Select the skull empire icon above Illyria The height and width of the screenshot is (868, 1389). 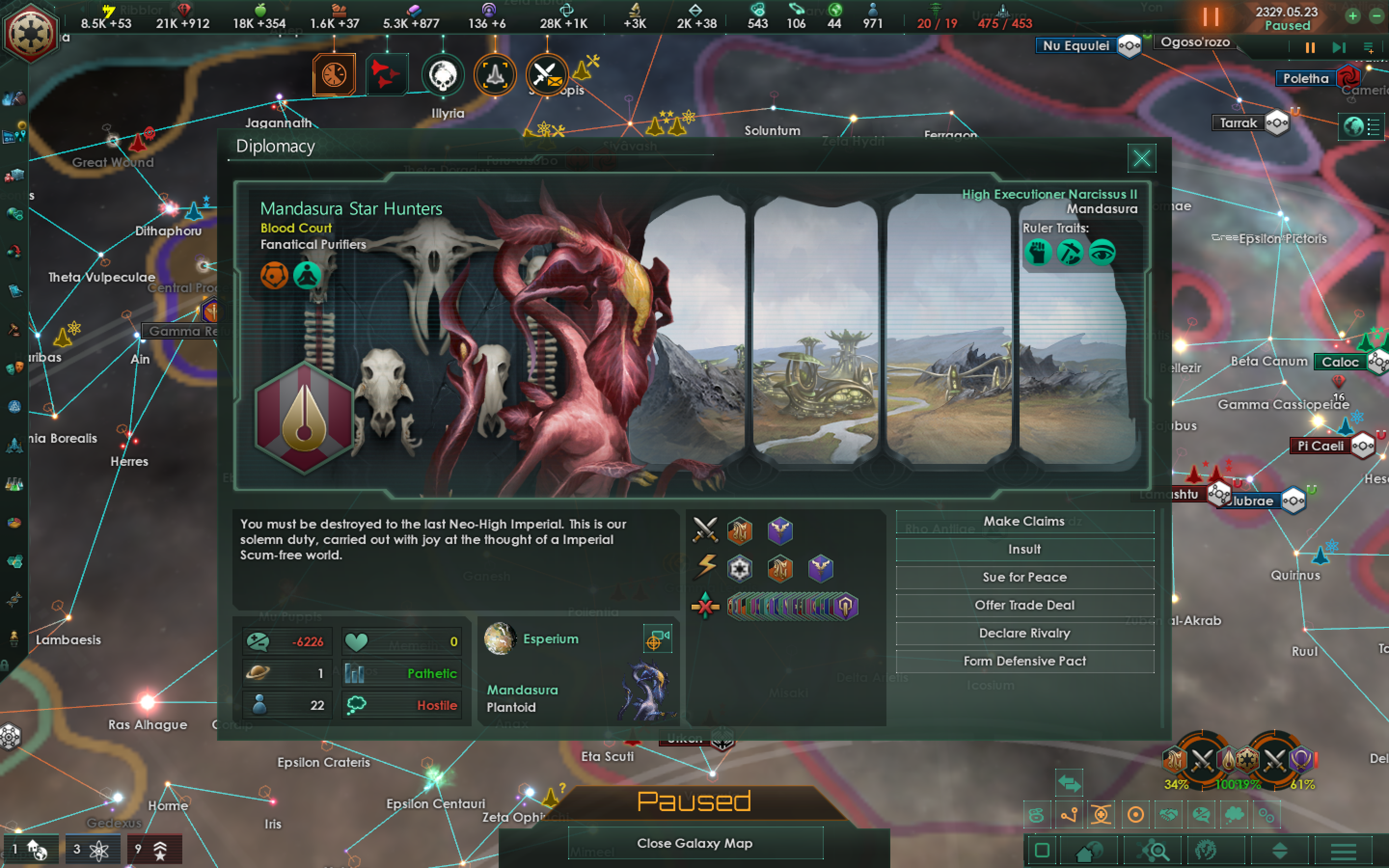[443, 75]
